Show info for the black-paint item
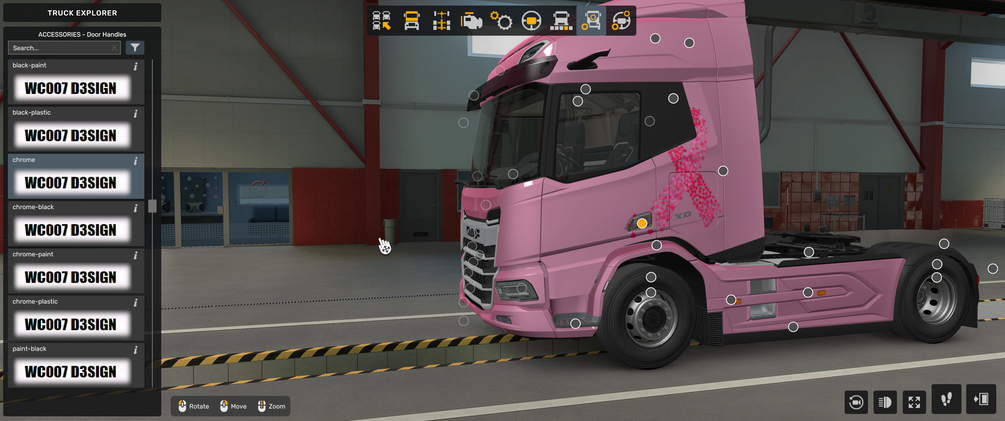1005x421 pixels. pos(135,66)
